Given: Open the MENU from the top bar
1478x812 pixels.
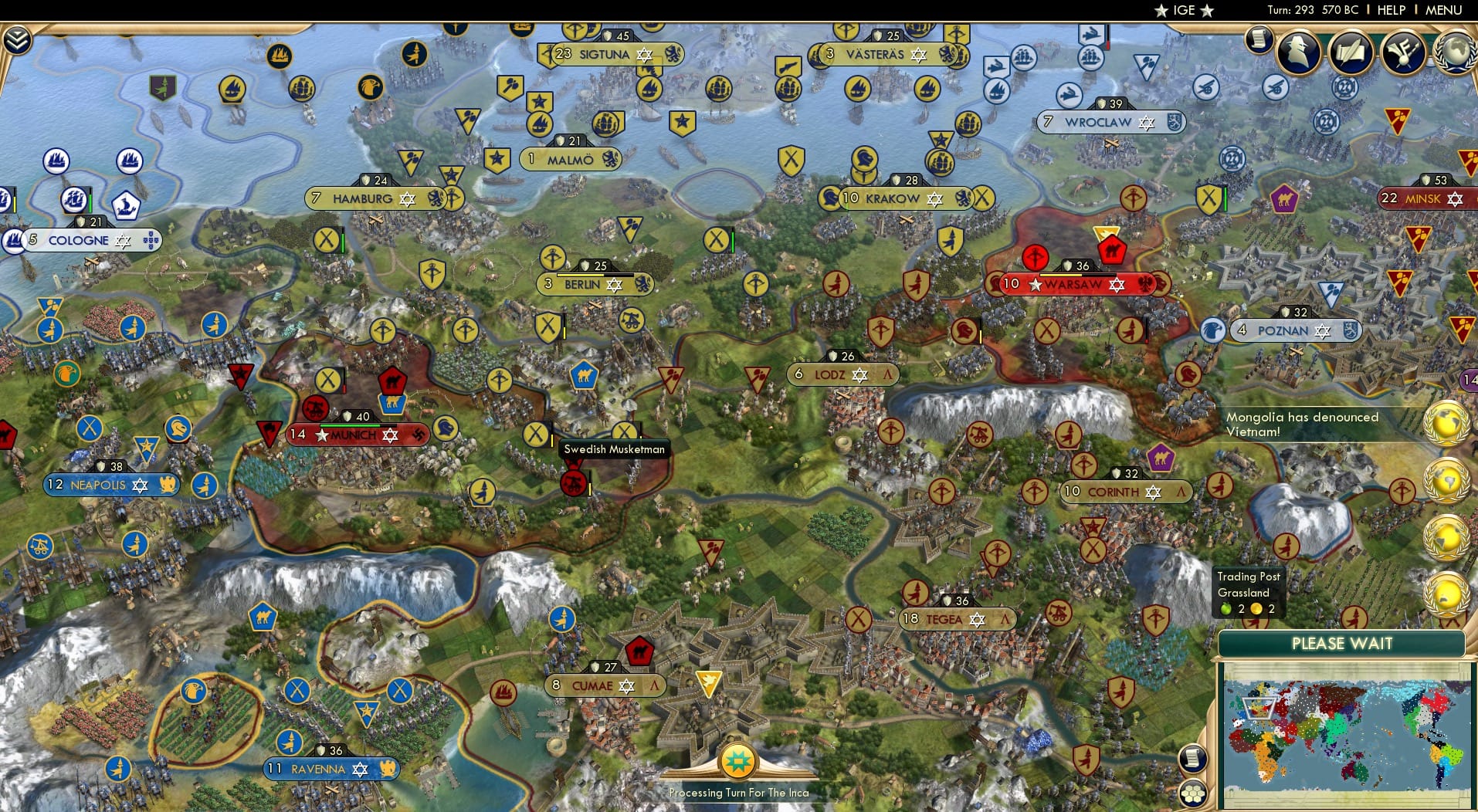Looking at the screenshot, I should tap(1446, 10).
